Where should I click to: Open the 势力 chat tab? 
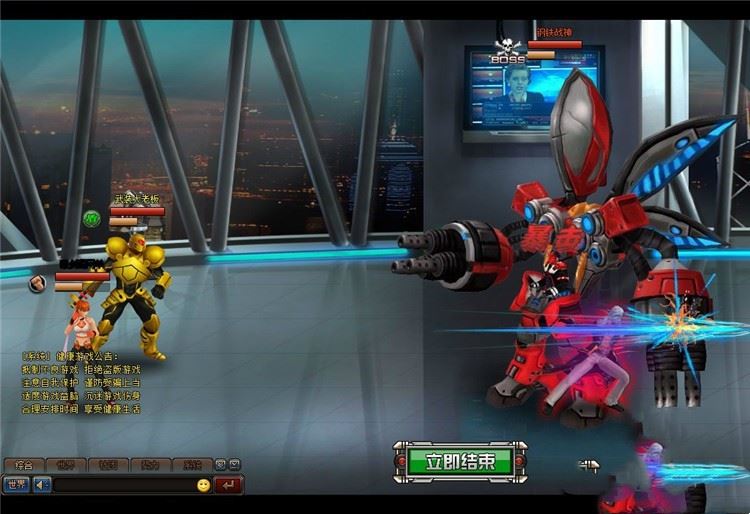[x=149, y=465]
